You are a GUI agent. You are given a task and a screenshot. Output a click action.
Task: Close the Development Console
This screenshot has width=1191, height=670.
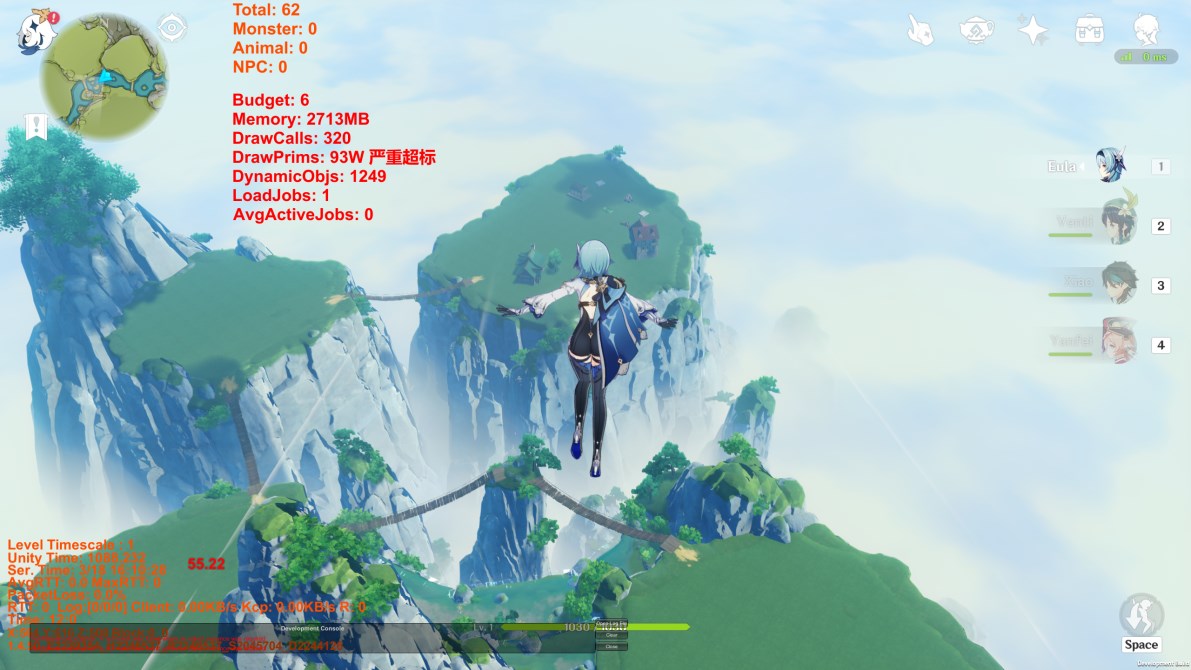(x=611, y=647)
